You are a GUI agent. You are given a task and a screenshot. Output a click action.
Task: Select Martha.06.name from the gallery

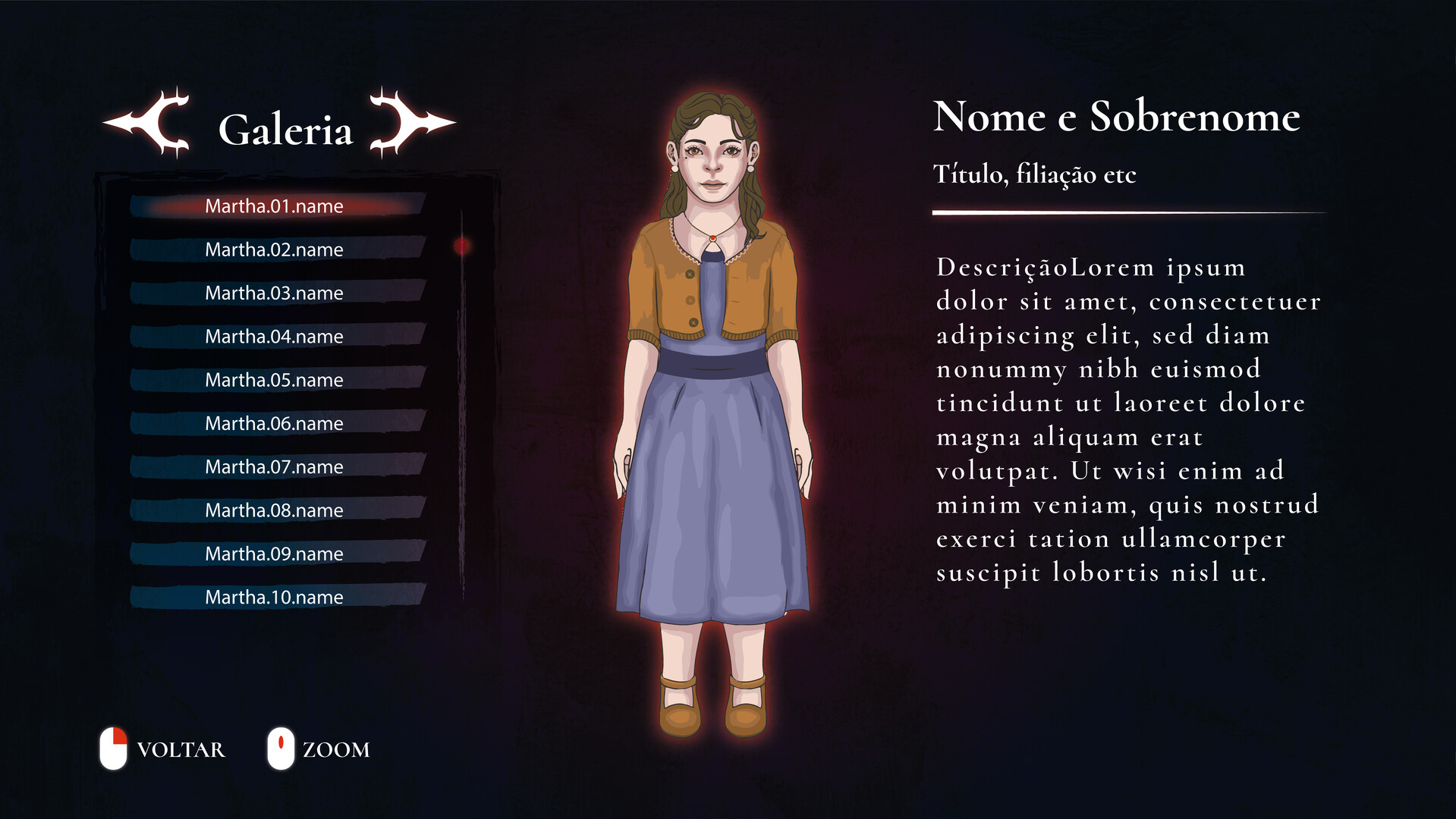273,423
